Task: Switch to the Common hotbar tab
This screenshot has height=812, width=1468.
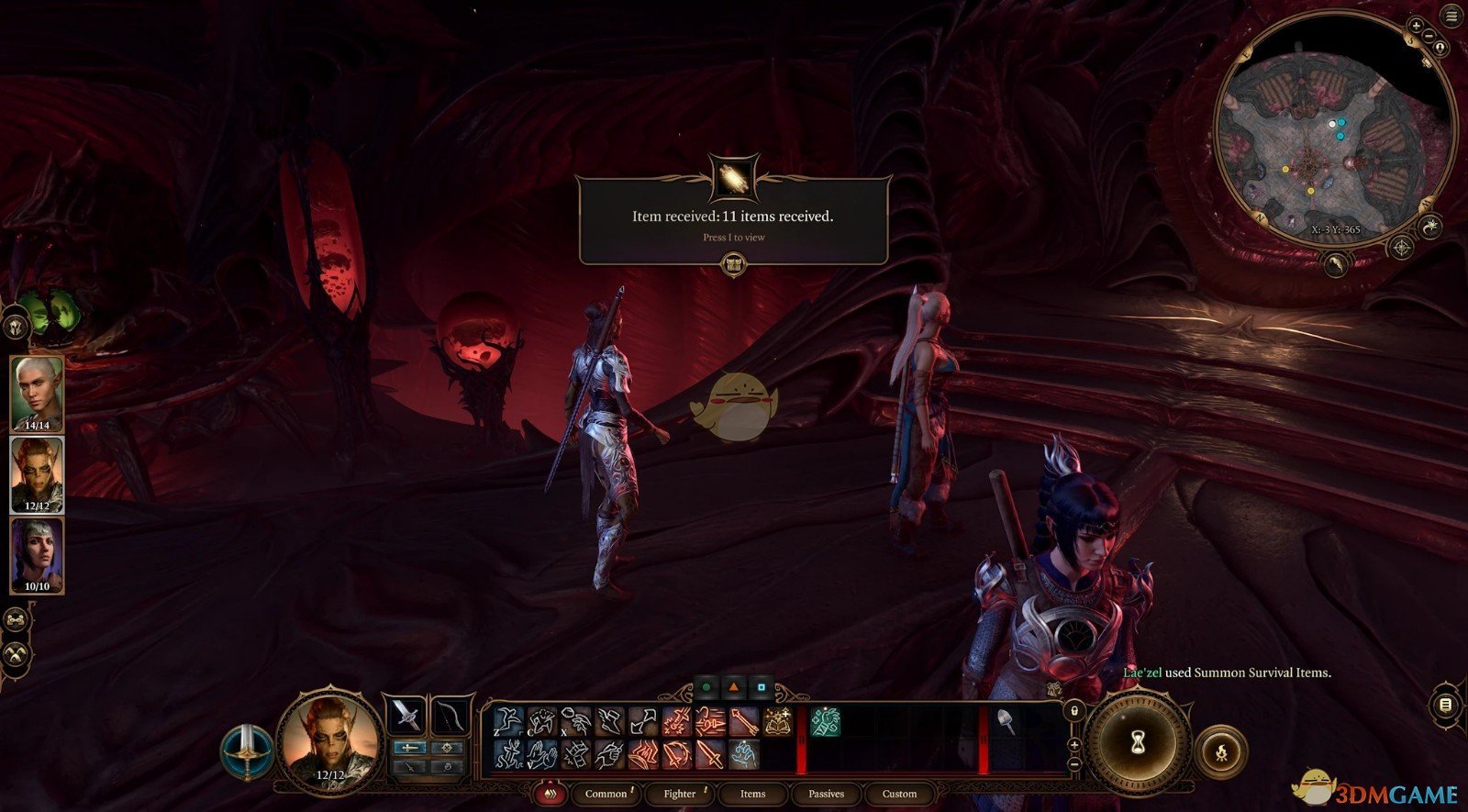Action: pos(606,794)
